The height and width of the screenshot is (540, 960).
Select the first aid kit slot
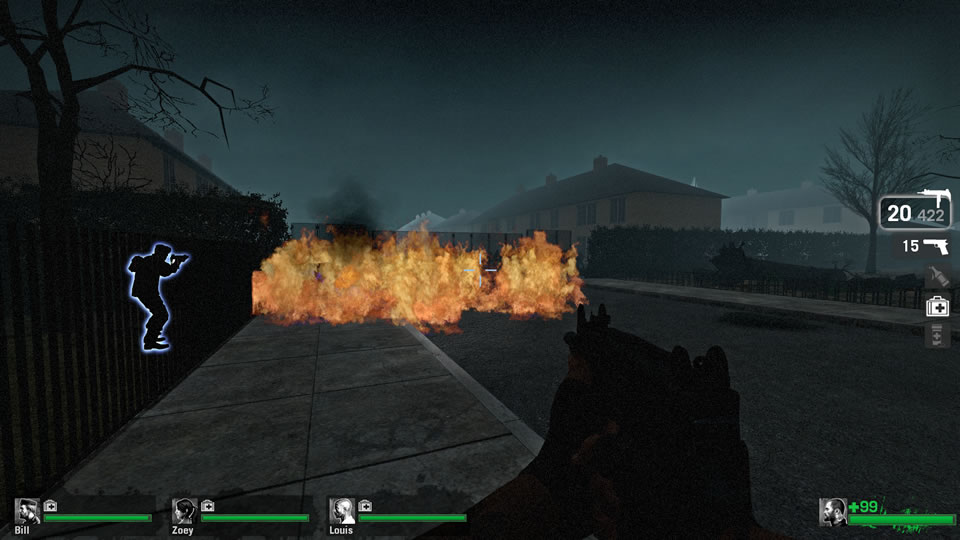coord(937,306)
